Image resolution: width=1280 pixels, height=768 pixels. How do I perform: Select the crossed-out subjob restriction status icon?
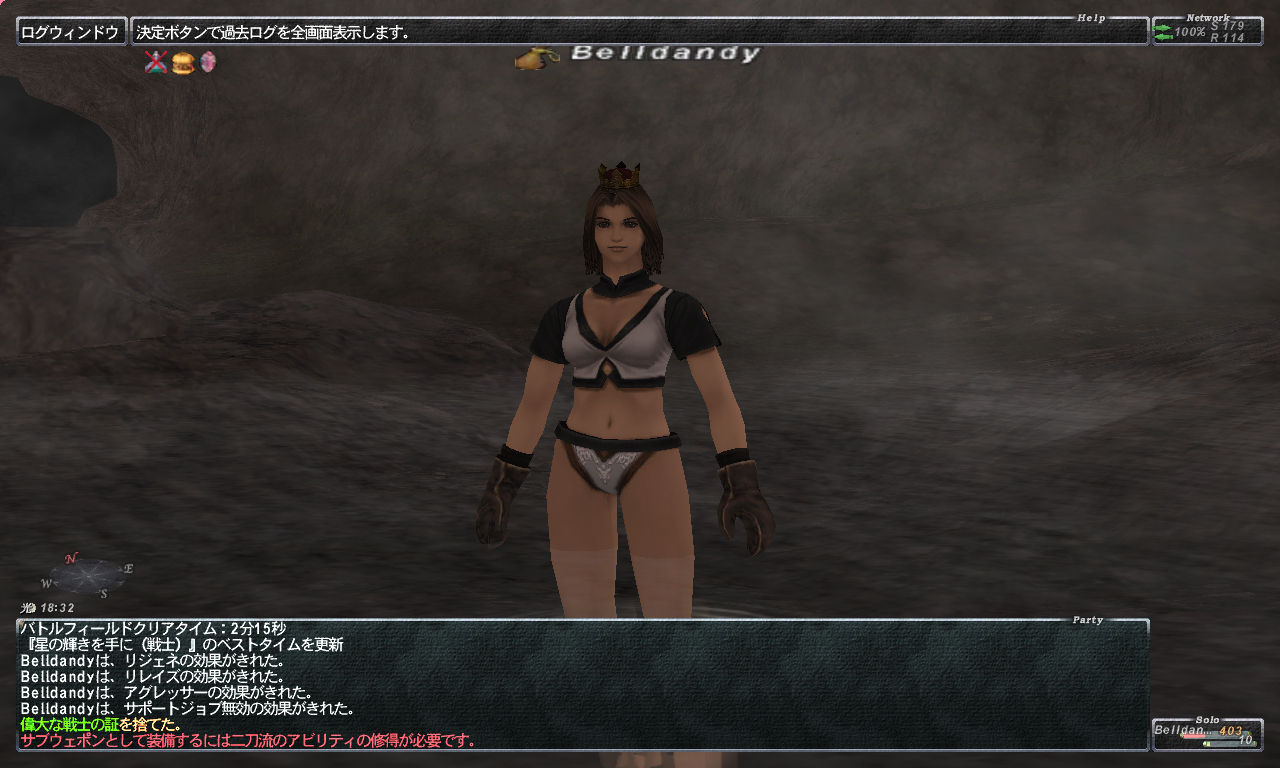coord(155,63)
